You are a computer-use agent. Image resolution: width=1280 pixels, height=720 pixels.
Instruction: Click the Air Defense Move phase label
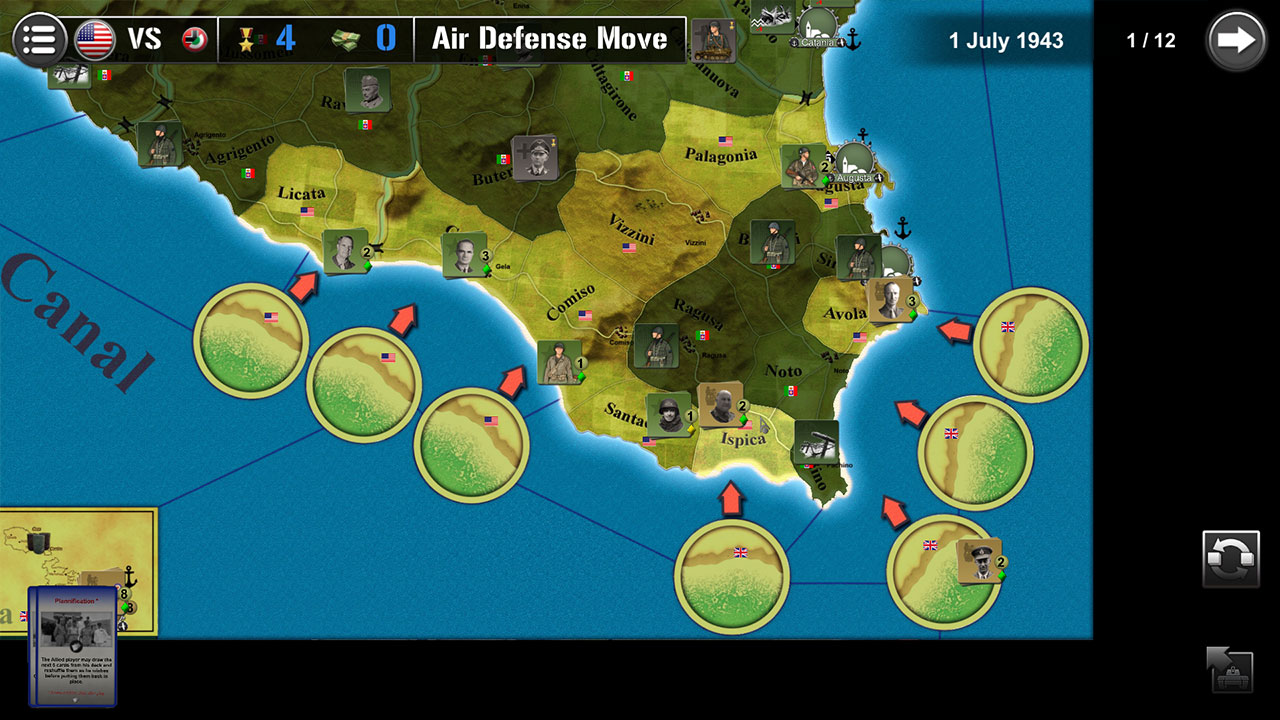pyautogui.click(x=549, y=40)
